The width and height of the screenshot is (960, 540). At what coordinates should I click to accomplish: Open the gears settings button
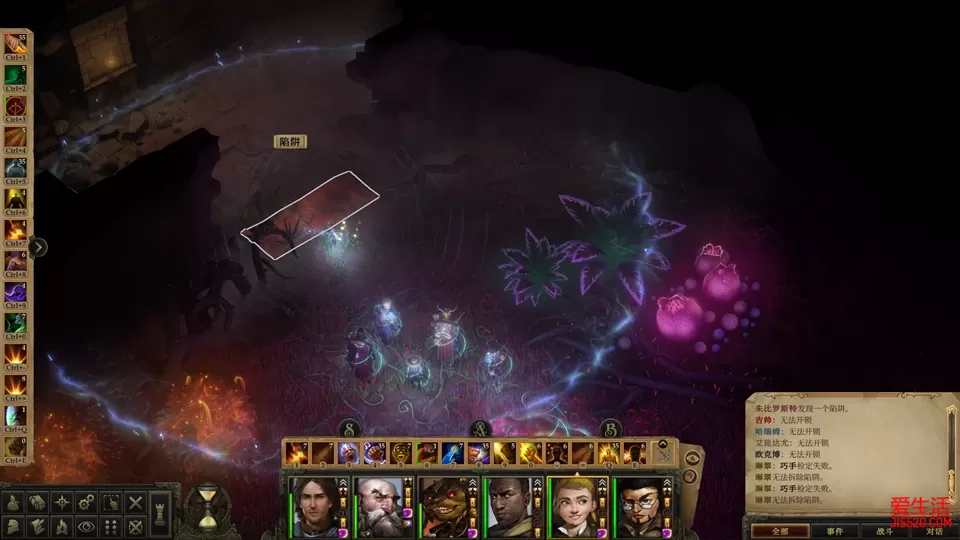click(x=87, y=502)
